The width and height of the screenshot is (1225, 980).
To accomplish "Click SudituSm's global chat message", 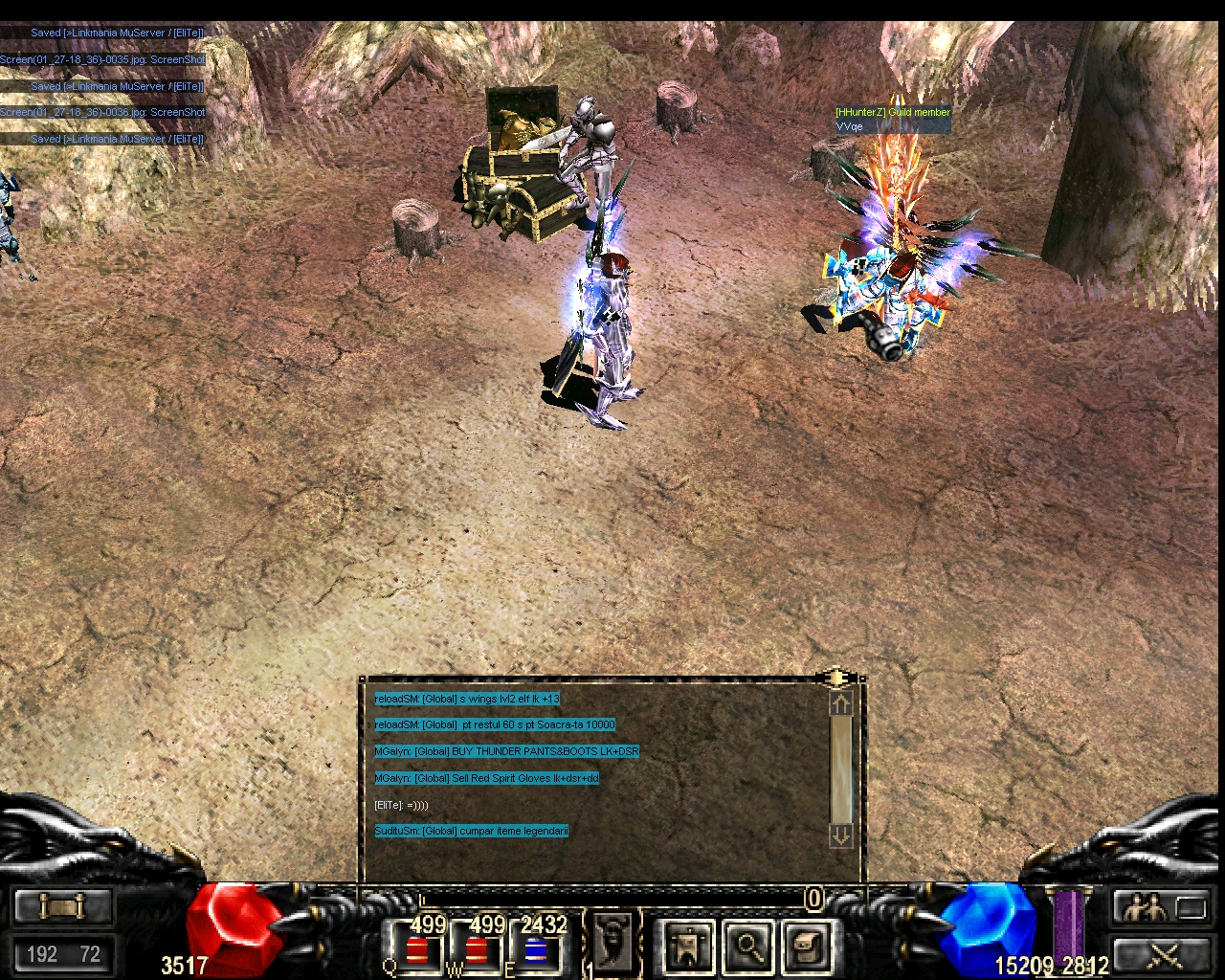I will 471,831.
